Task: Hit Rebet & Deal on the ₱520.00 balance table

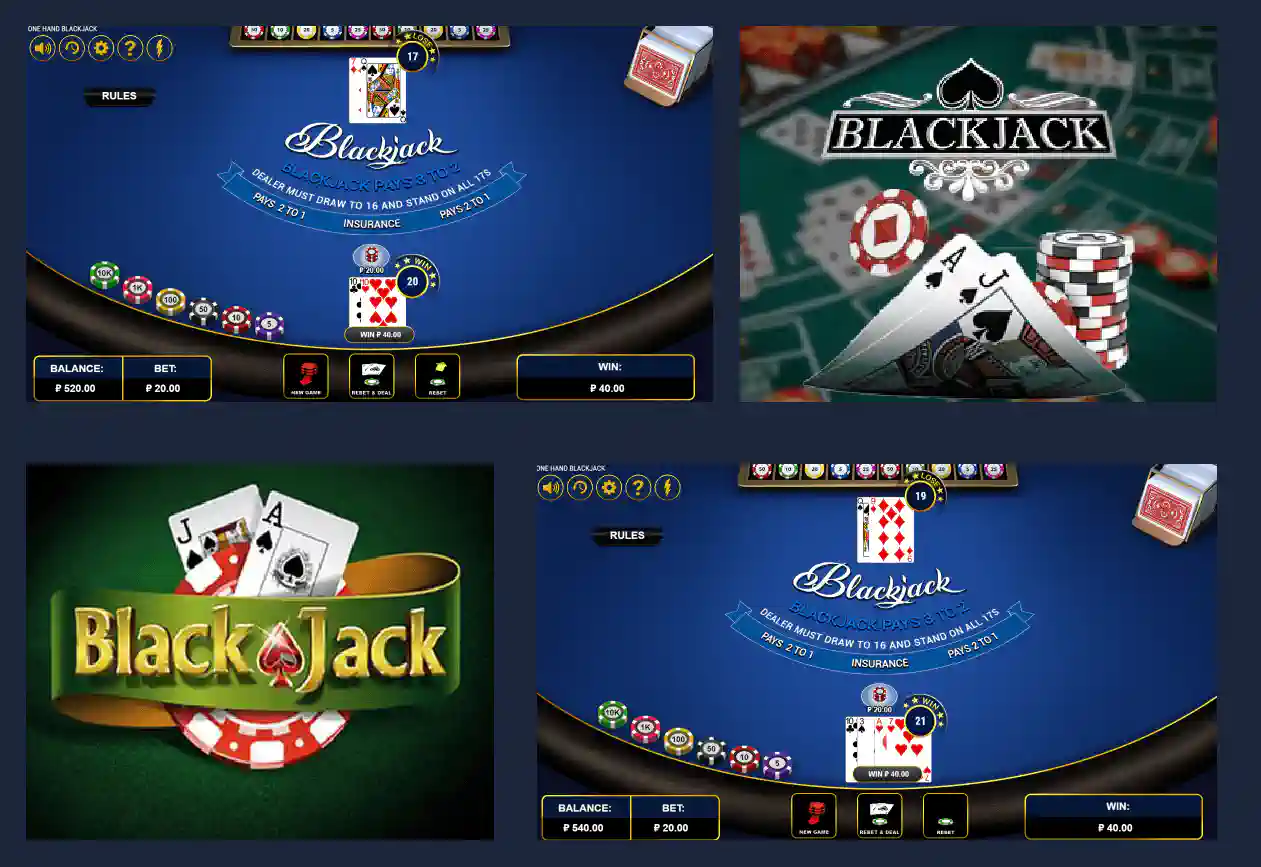Action: [x=371, y=376]
